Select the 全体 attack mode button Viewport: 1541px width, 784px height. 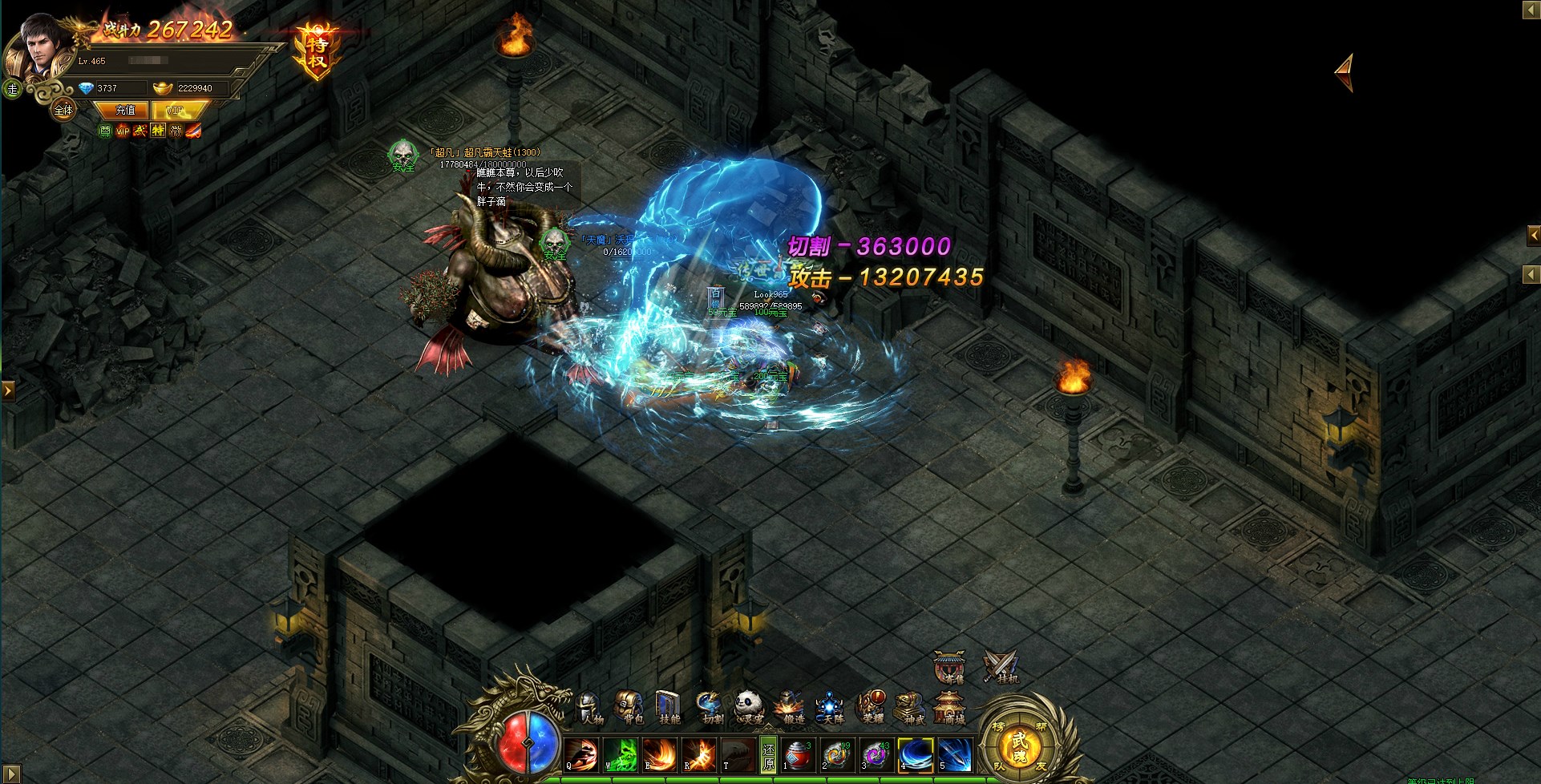(63, 110)
